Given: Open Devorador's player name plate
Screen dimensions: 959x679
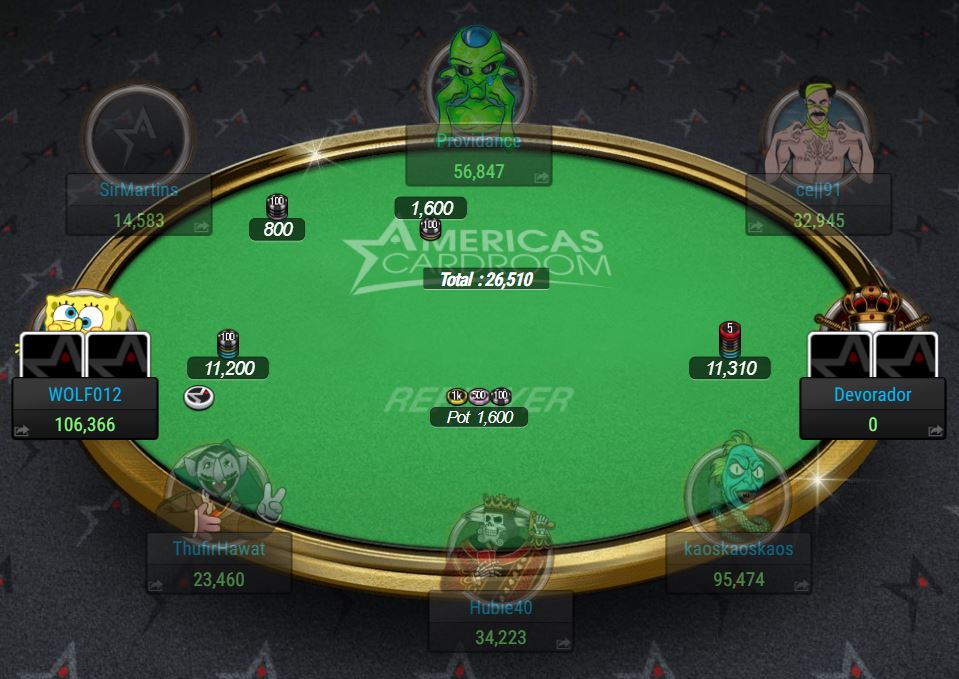Looking at the screenshot, I should [872, 408].
